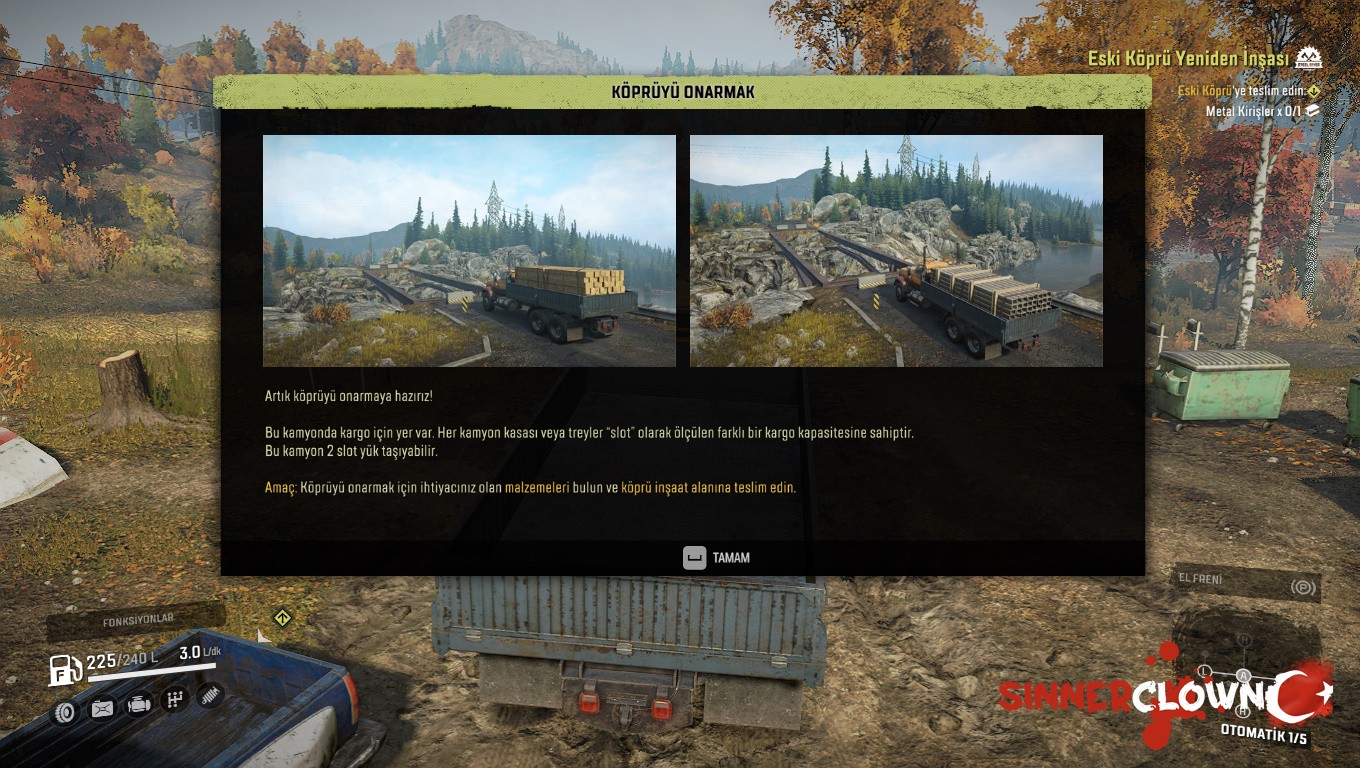Toggle the El Freni handbrake
1360x768 pixels.
[1246, 582]
